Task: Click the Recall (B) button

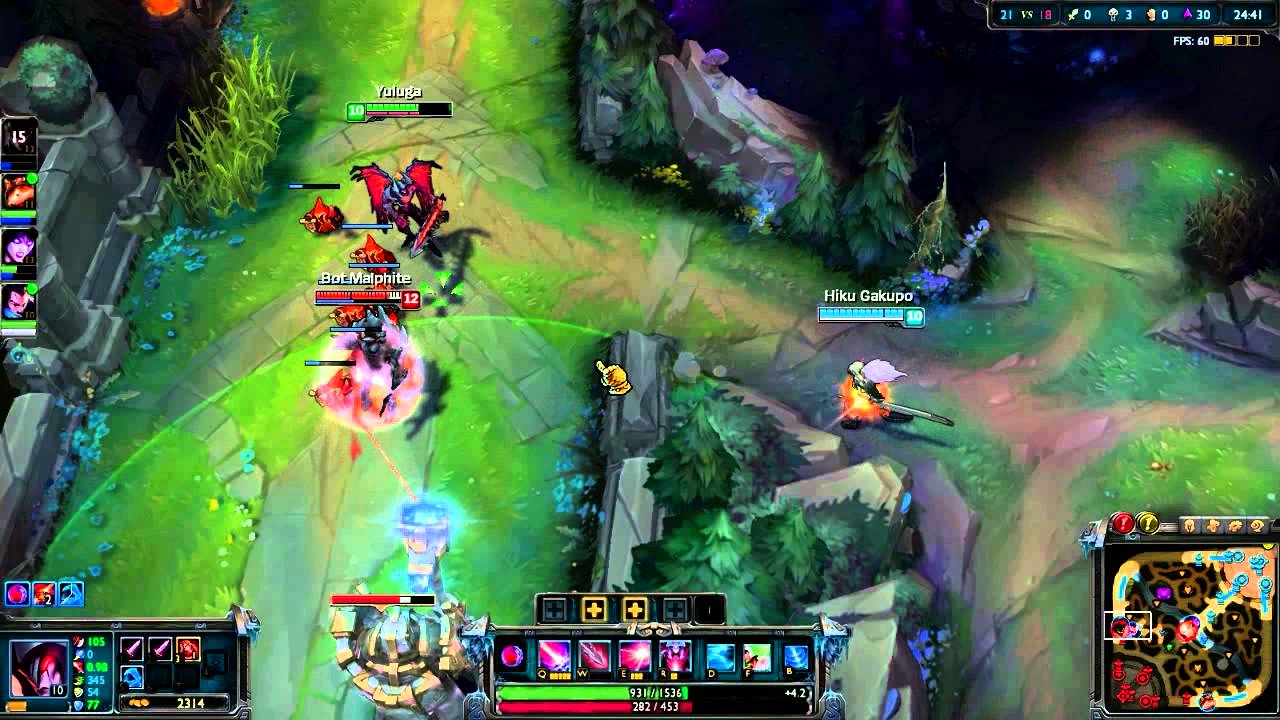Action: [796, 657]
